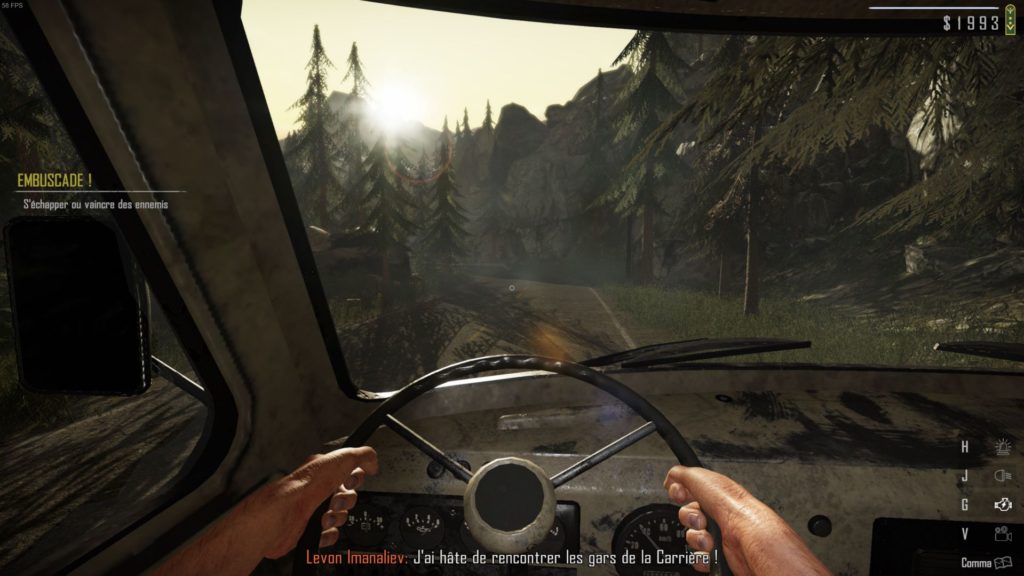Switch on the headlights icon
This screenshot has width=1024, height=576.
coord(1001,476)
